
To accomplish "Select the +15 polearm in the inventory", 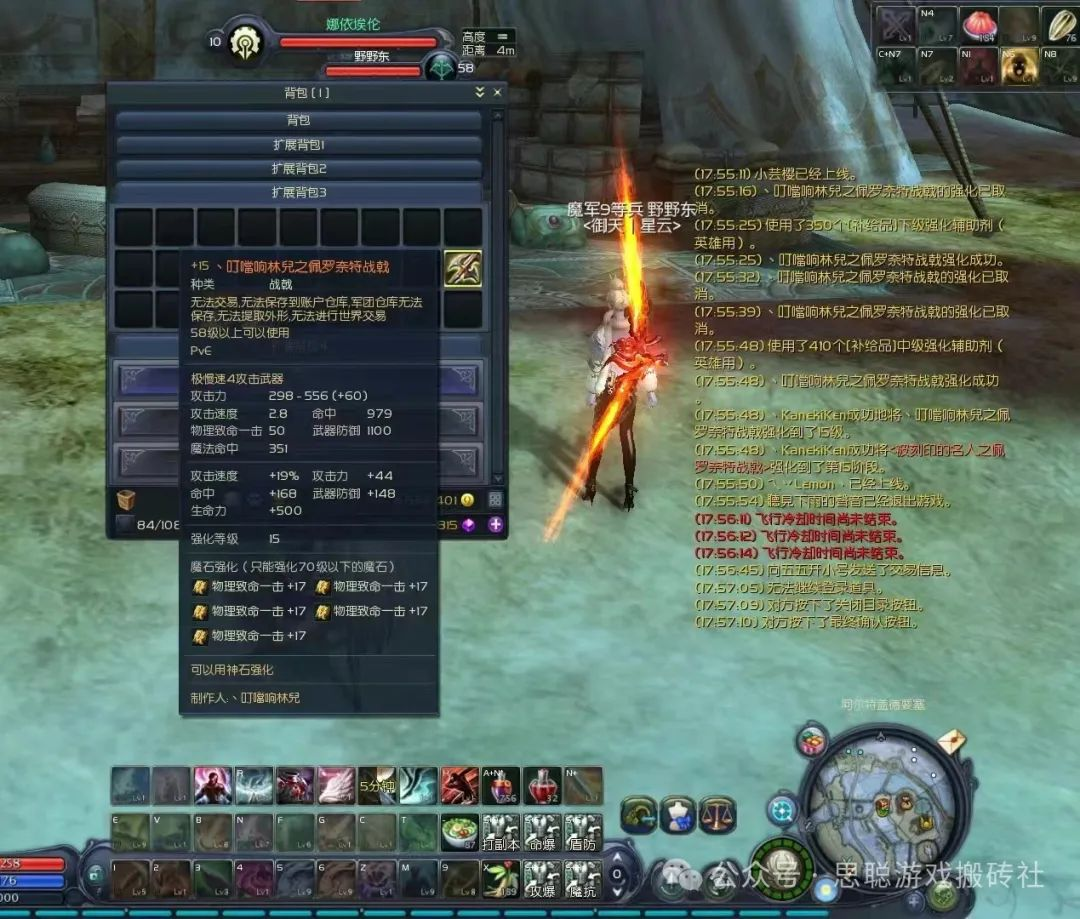I will pyautogui.click(x=463, y=269).
